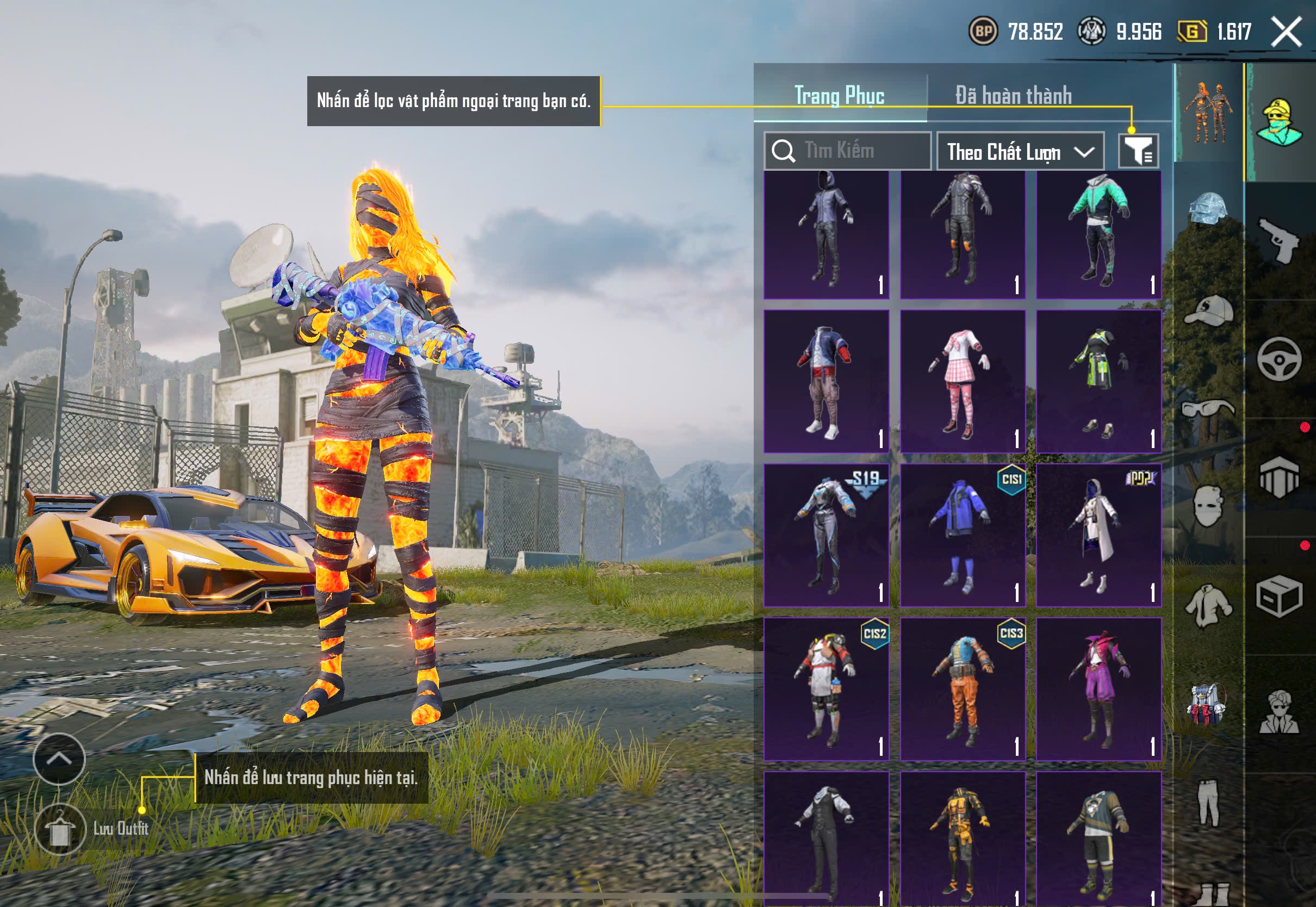Click the Tìm Kiếm search field
This screenshot has width=1316, height=907.
click(847, 151)
